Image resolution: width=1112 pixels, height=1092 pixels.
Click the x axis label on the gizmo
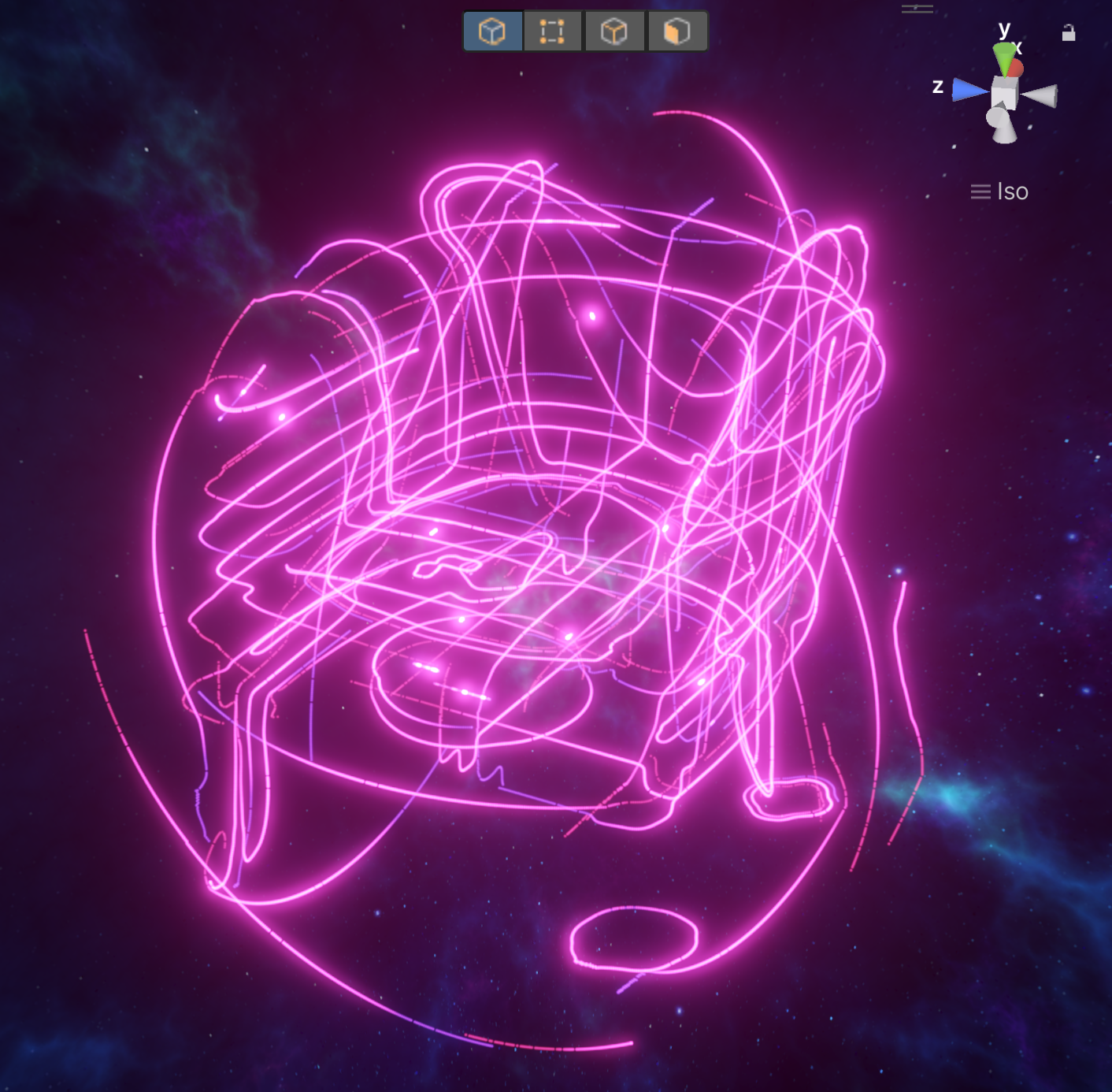1017,48
